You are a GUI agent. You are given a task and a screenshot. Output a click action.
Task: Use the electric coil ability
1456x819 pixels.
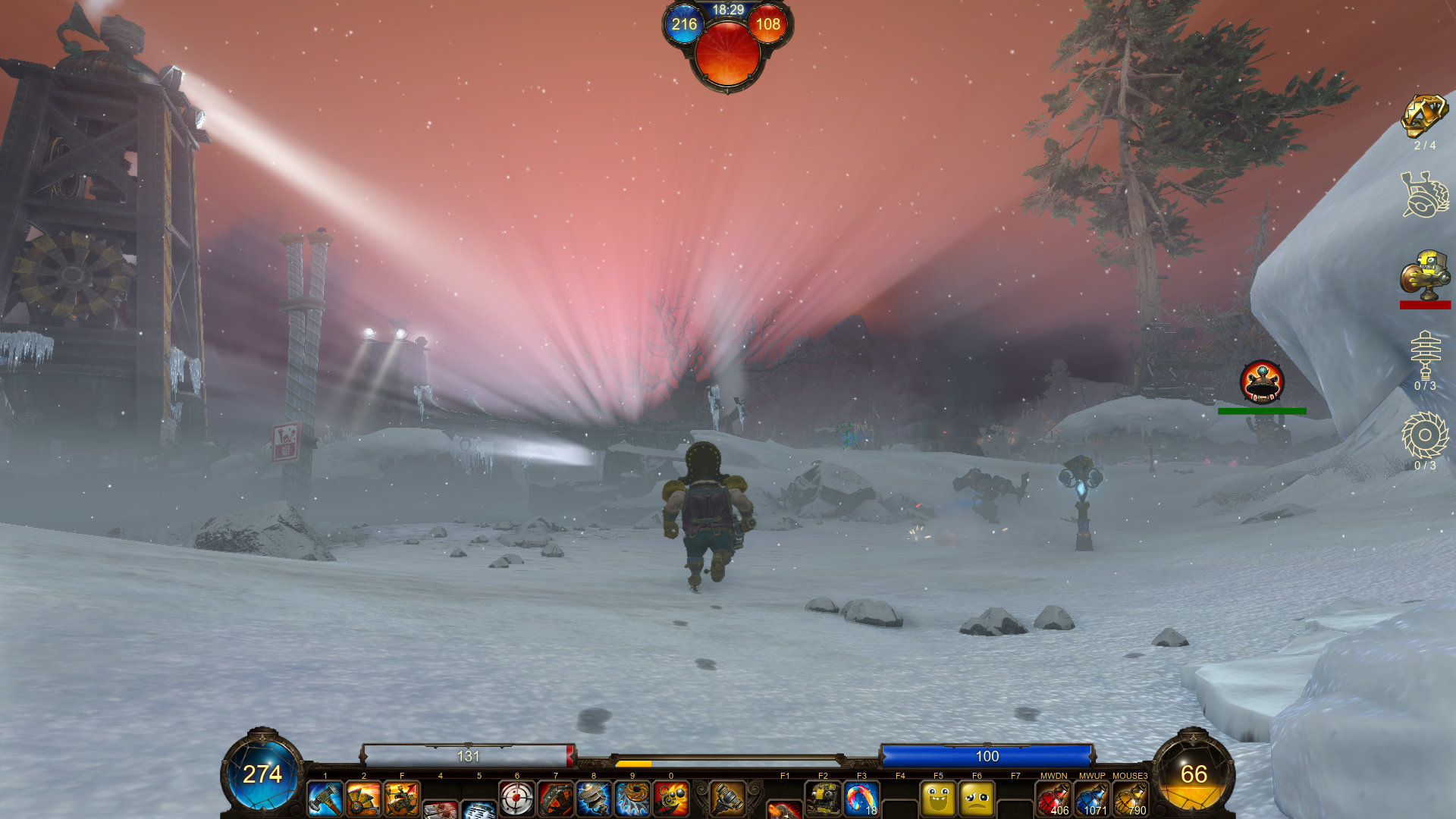click(x=594, y=799)
